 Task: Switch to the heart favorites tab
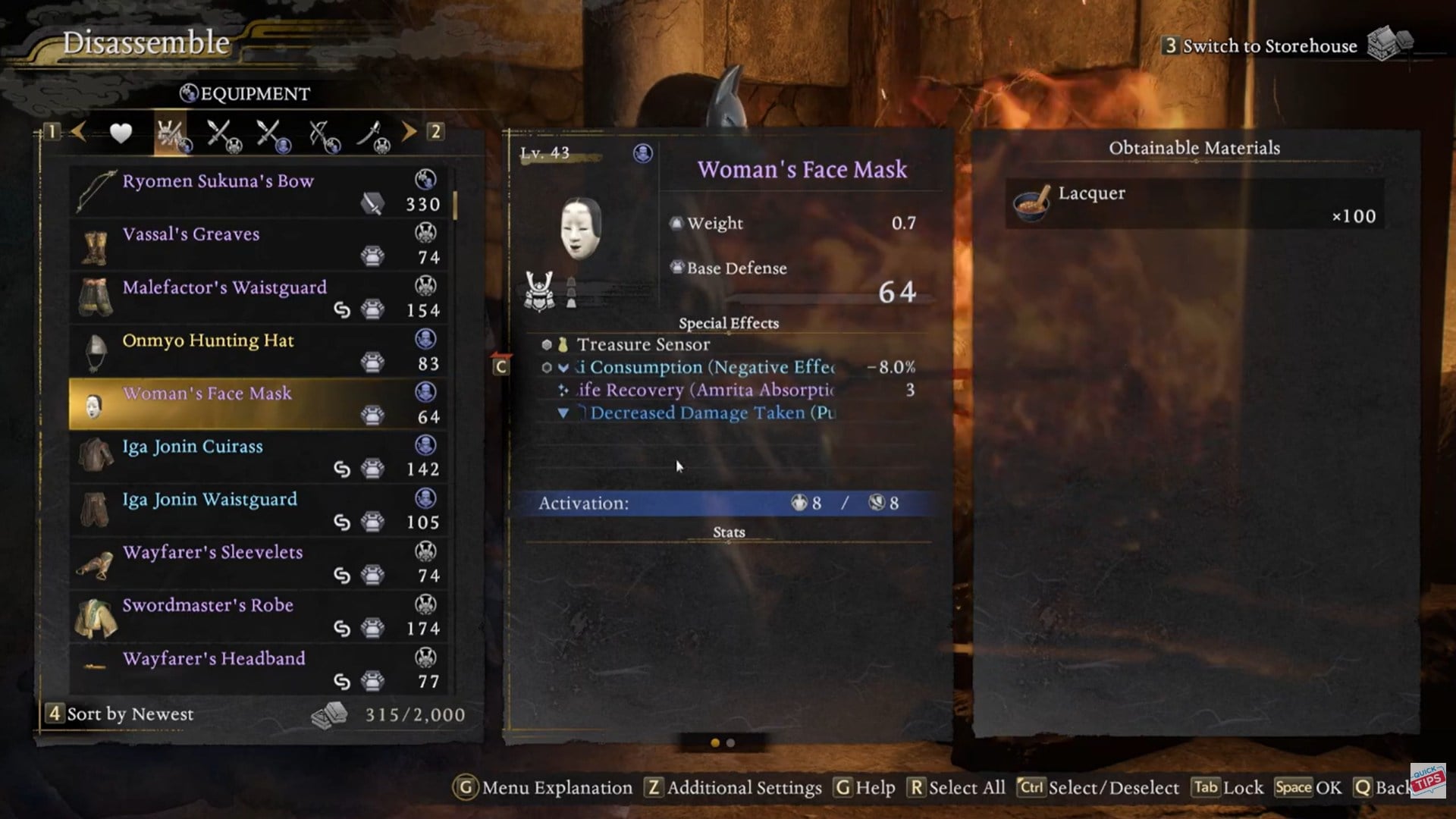click(x=121, y=133)
